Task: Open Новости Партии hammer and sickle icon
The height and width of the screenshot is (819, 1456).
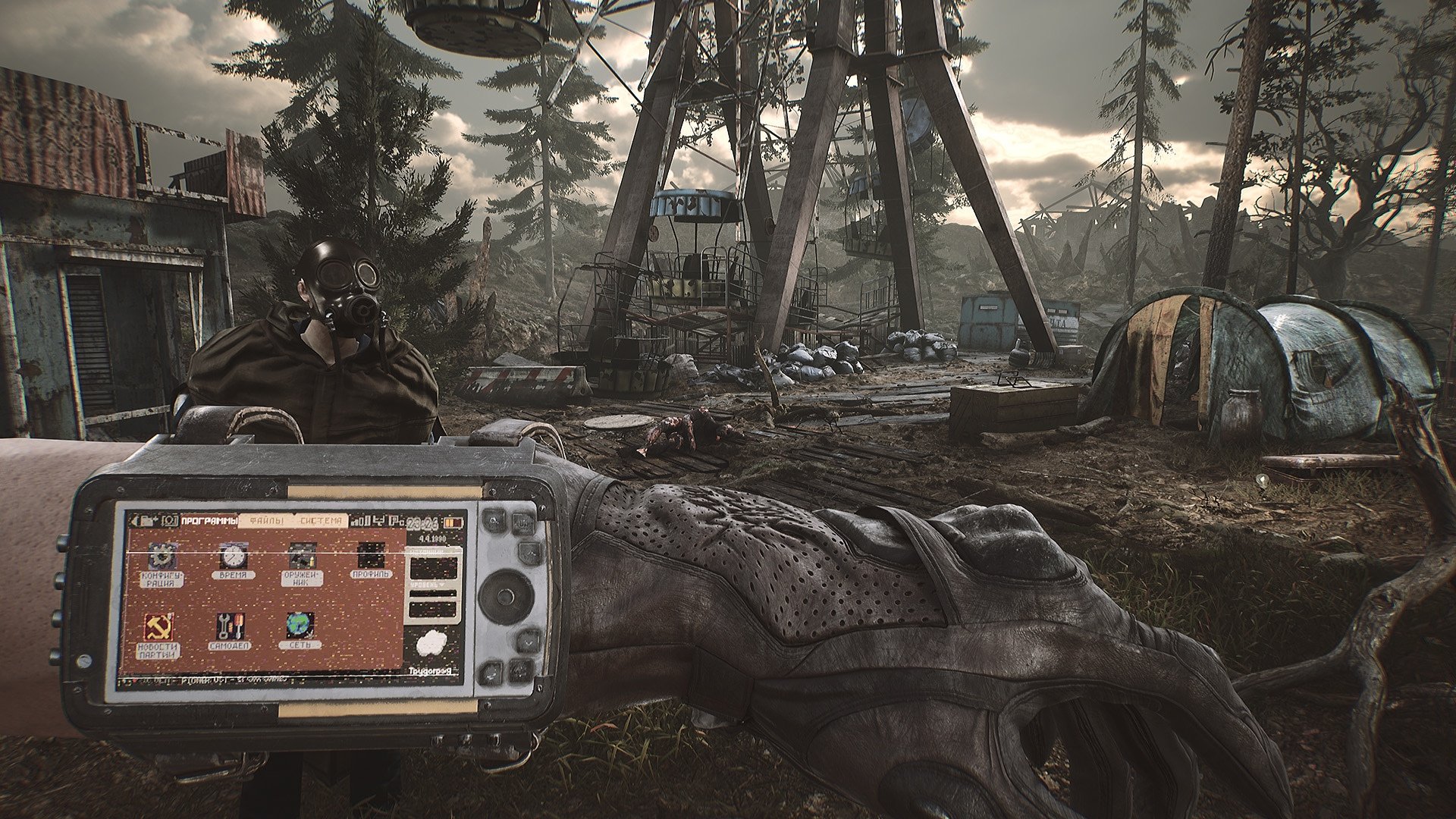Action: click(158, 627)
